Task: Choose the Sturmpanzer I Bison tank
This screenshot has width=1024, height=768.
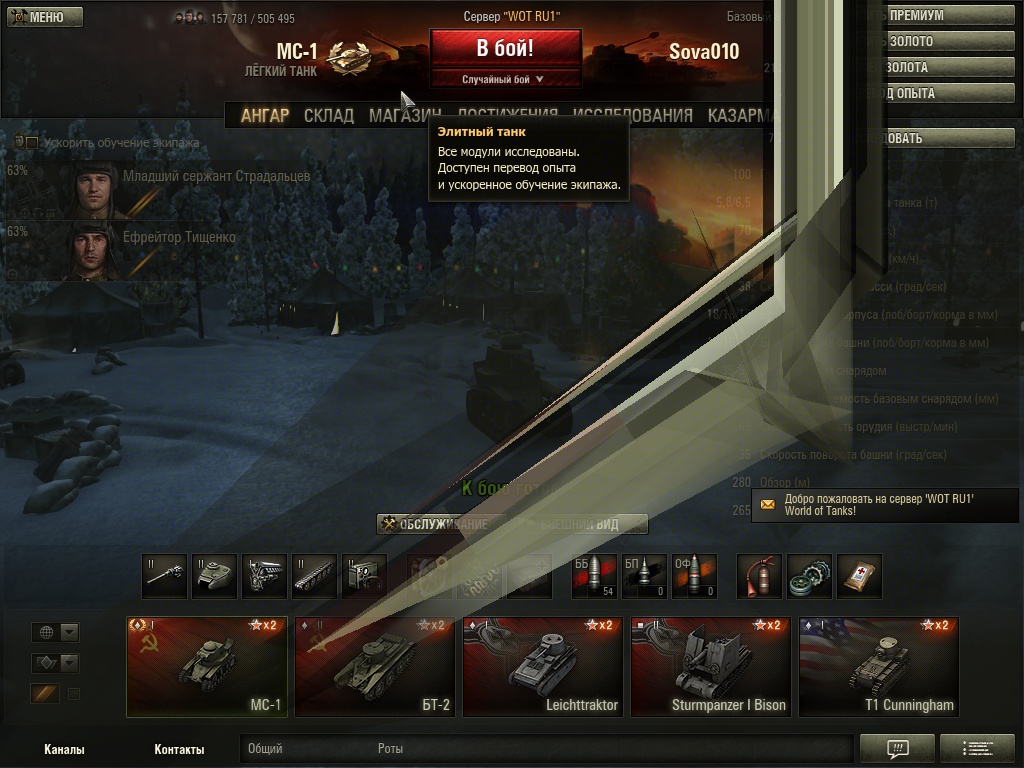Action: coord(711,667)
